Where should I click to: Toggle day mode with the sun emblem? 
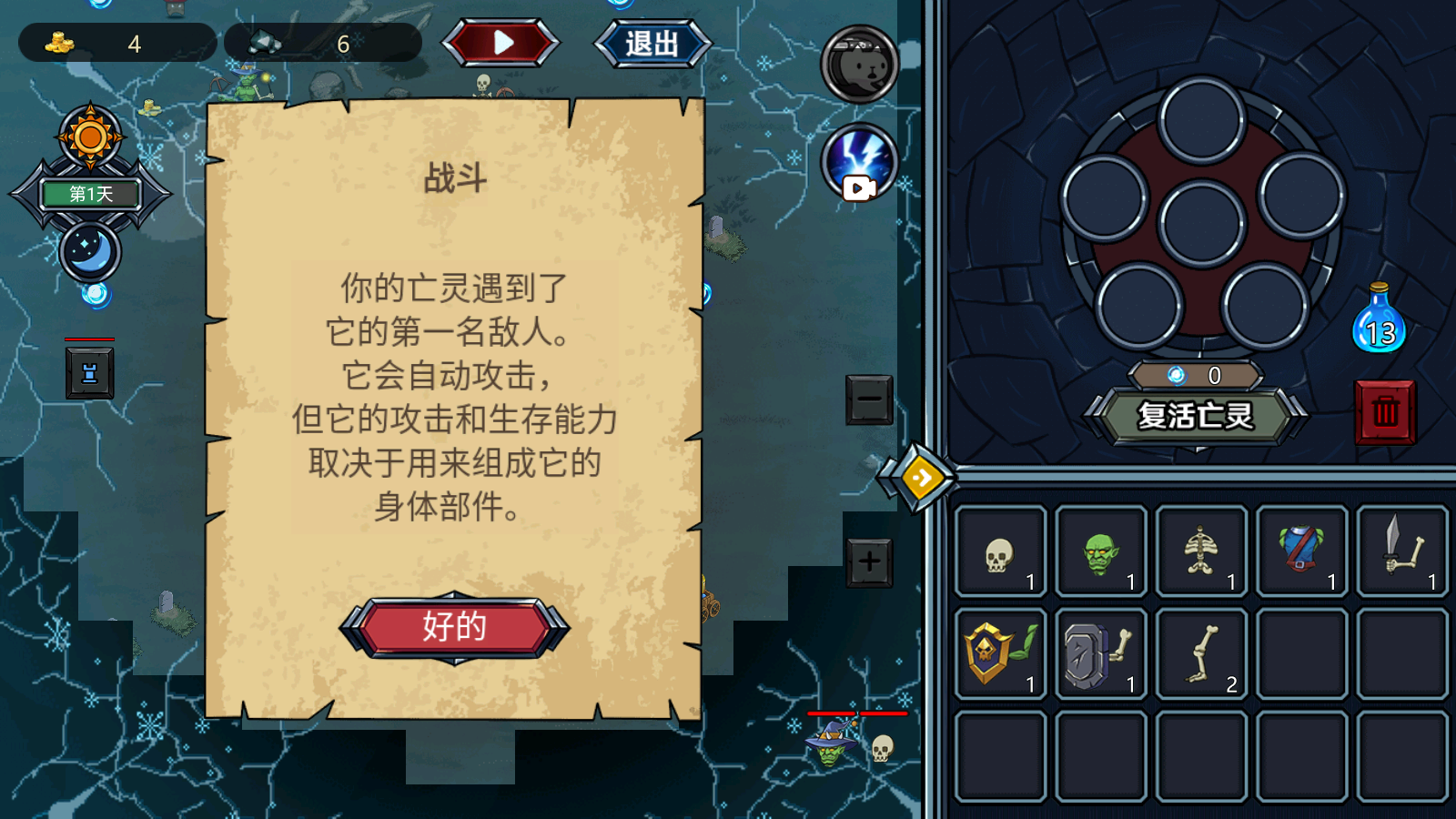pyautogui.click(x=89, y=138)
